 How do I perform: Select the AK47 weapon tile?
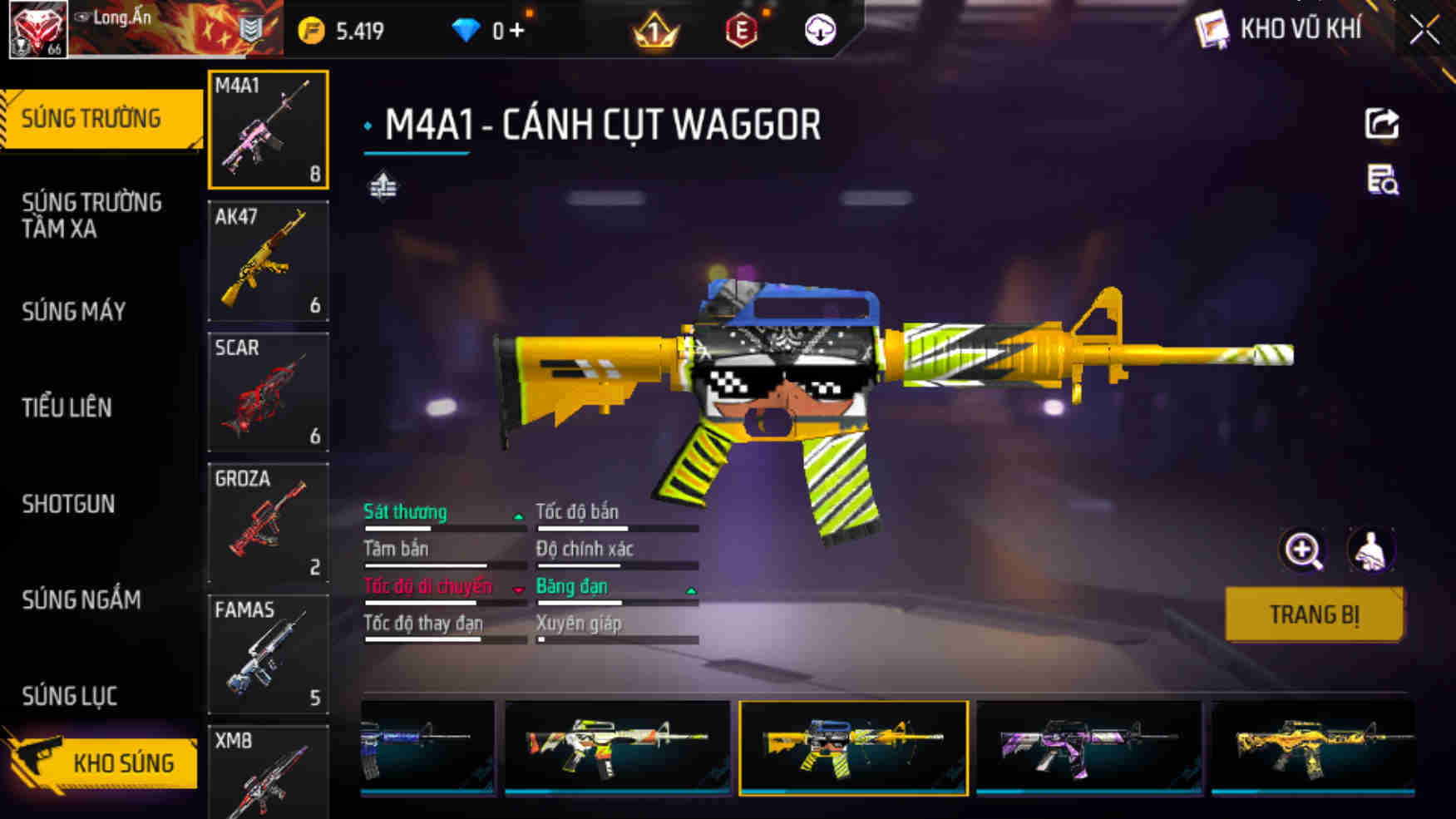(x=268, y=261)
